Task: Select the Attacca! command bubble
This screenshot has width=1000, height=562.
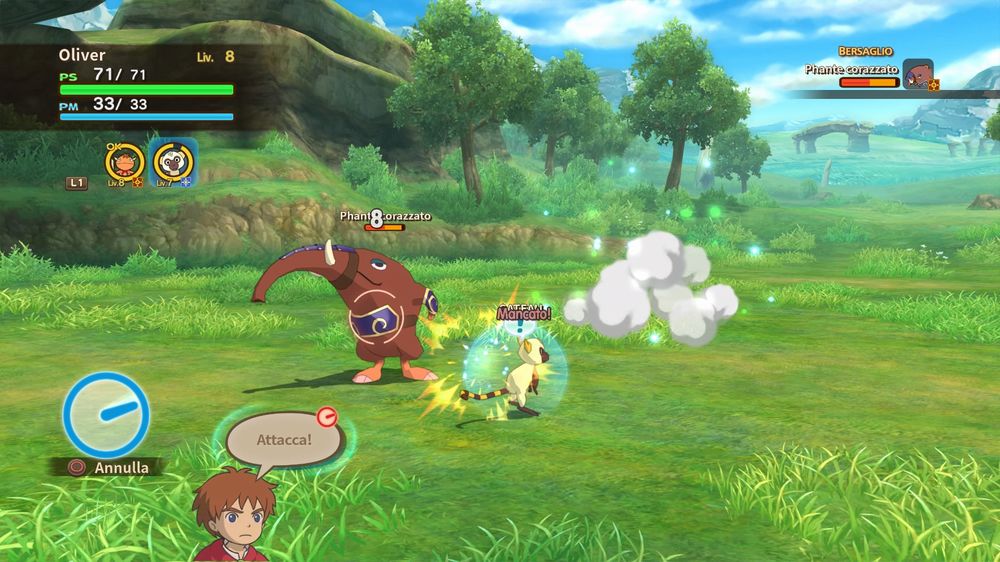Action: point(284,439)
